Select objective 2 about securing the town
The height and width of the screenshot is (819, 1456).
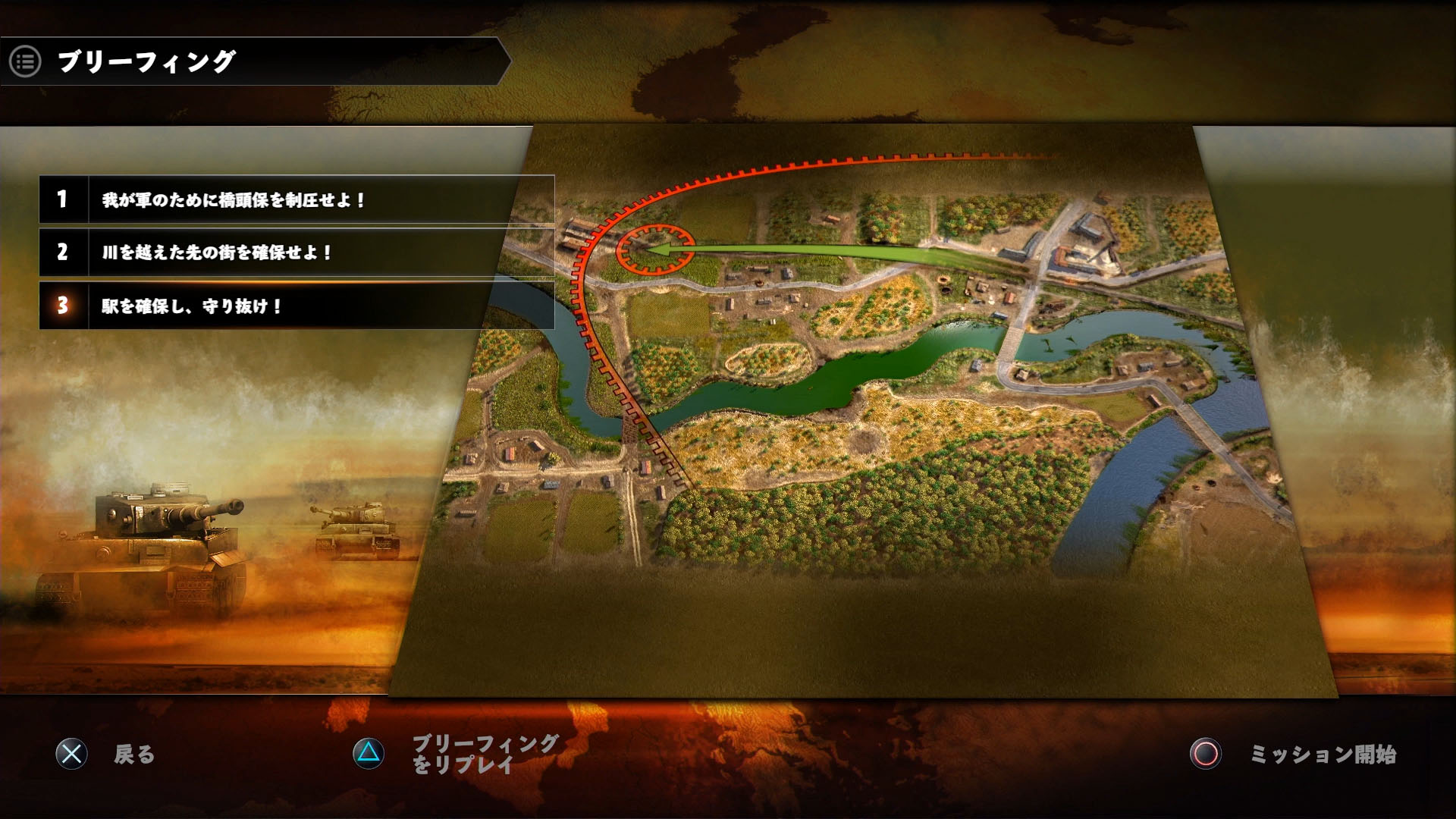296,253
